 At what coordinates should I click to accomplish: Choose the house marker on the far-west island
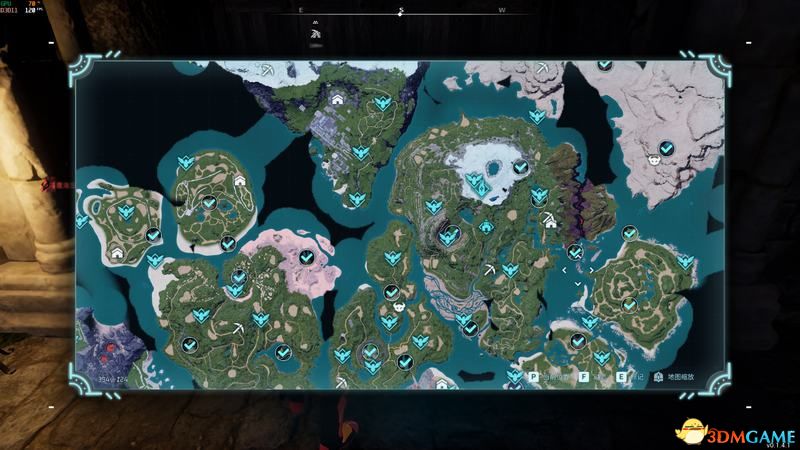point(117,252)
